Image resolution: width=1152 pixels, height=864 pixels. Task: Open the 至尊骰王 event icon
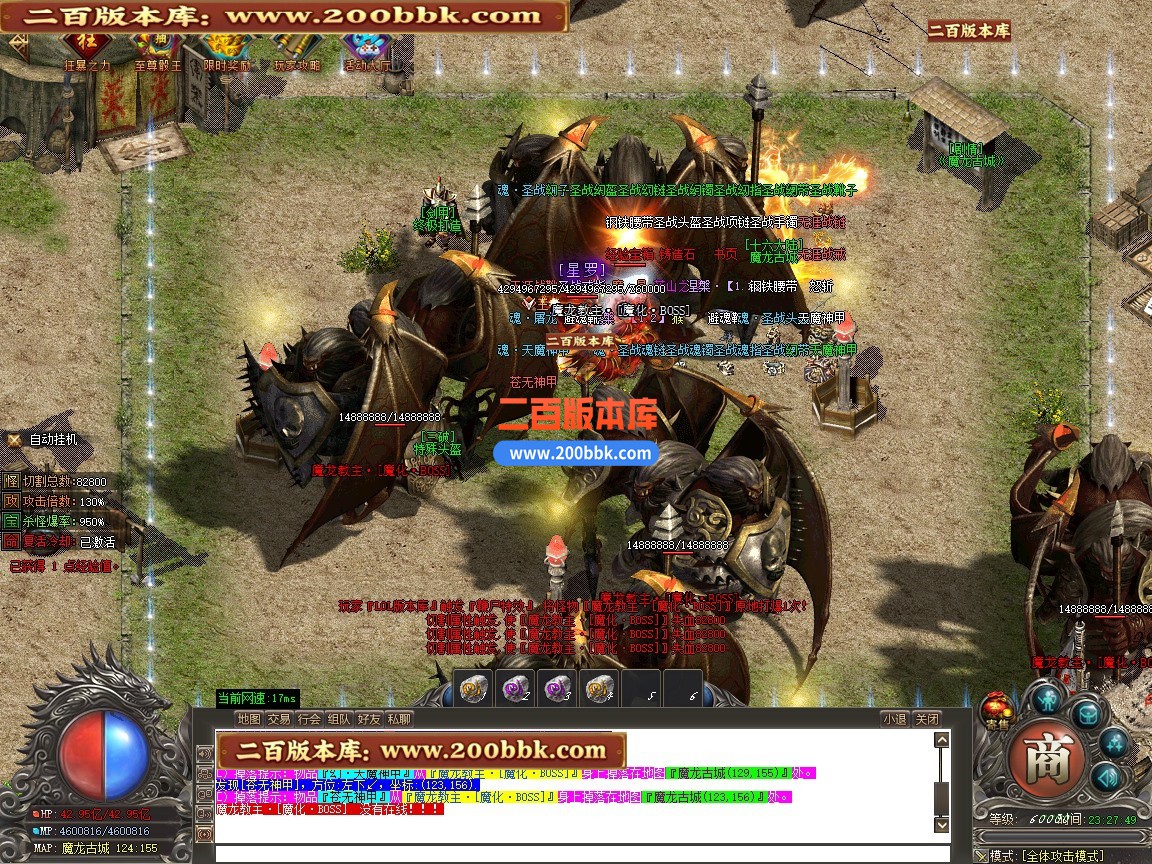[158, 48]
